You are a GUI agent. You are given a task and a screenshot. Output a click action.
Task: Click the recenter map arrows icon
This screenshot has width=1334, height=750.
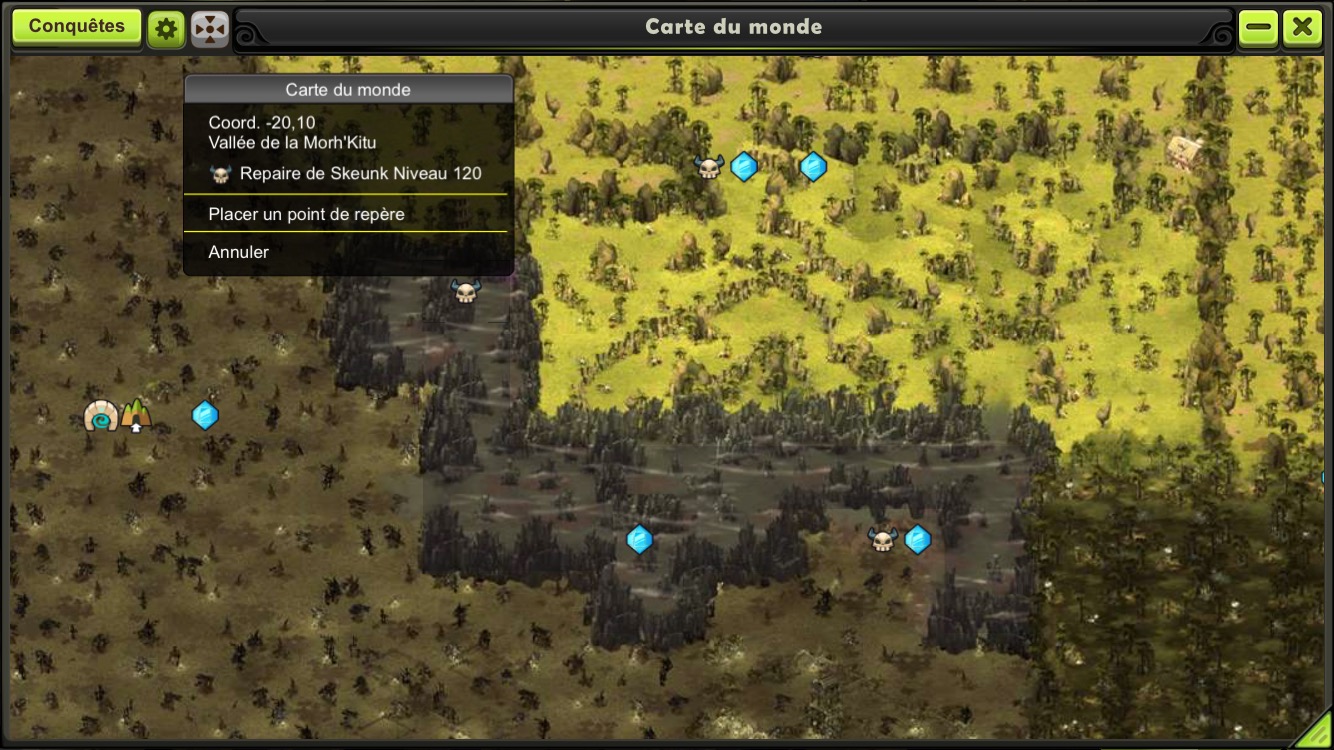(209, 27)
